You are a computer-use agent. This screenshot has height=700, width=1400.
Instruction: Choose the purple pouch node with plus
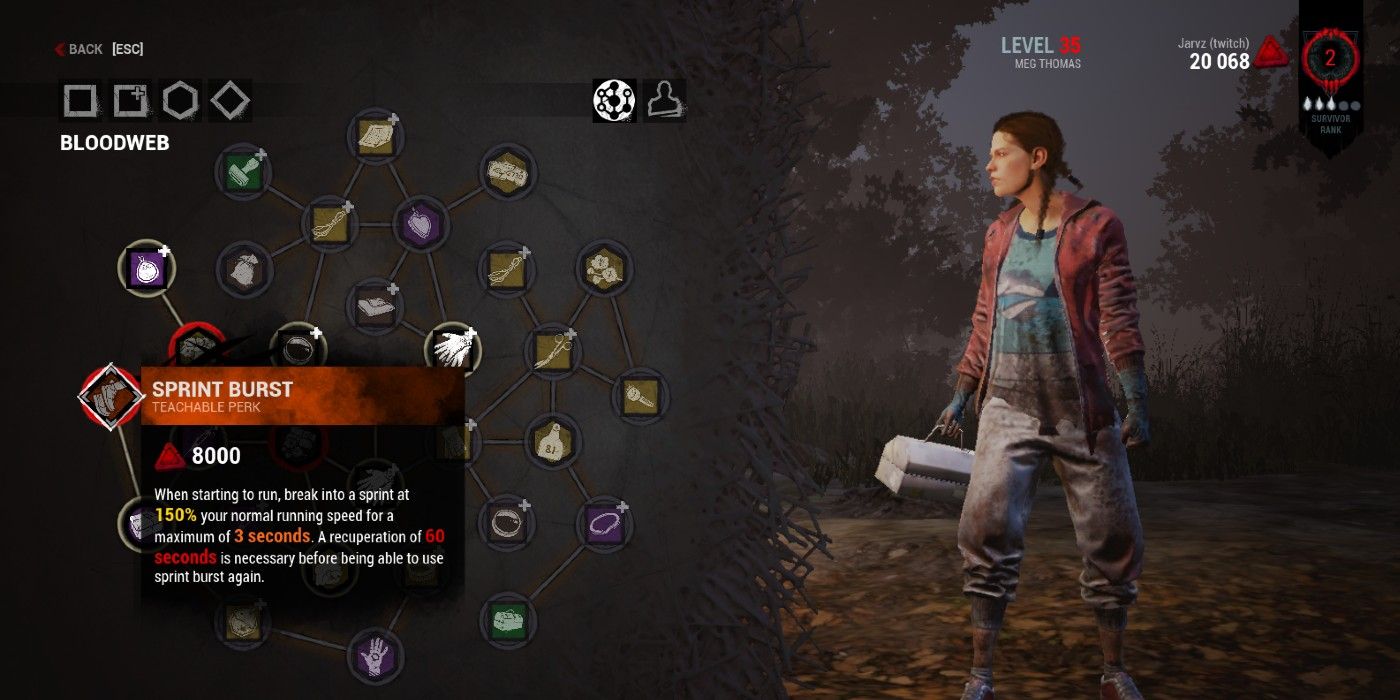[x=148, y=268]
